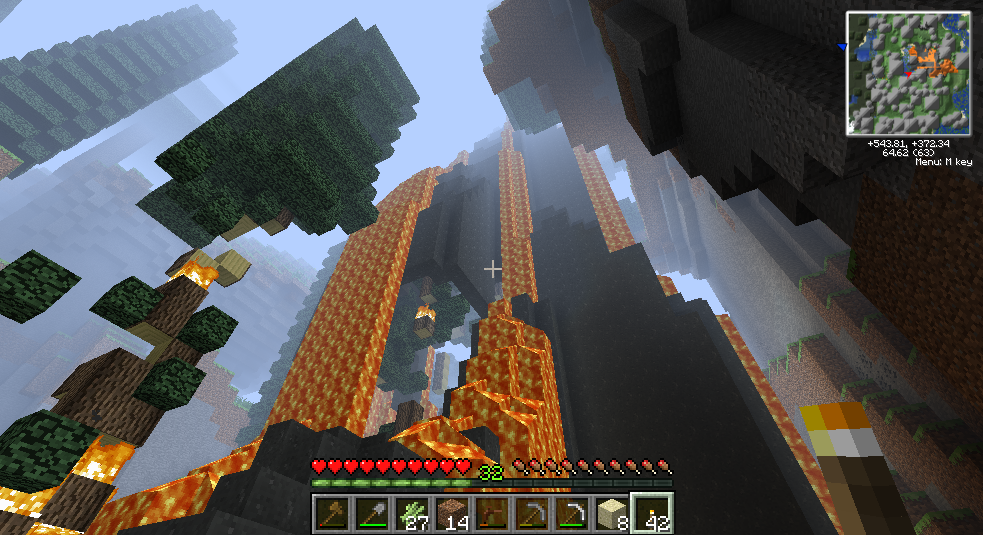Pick the dirt block stack of 14
The width and height of the screenshot is (983, 535).
click(x=451, y=513)
